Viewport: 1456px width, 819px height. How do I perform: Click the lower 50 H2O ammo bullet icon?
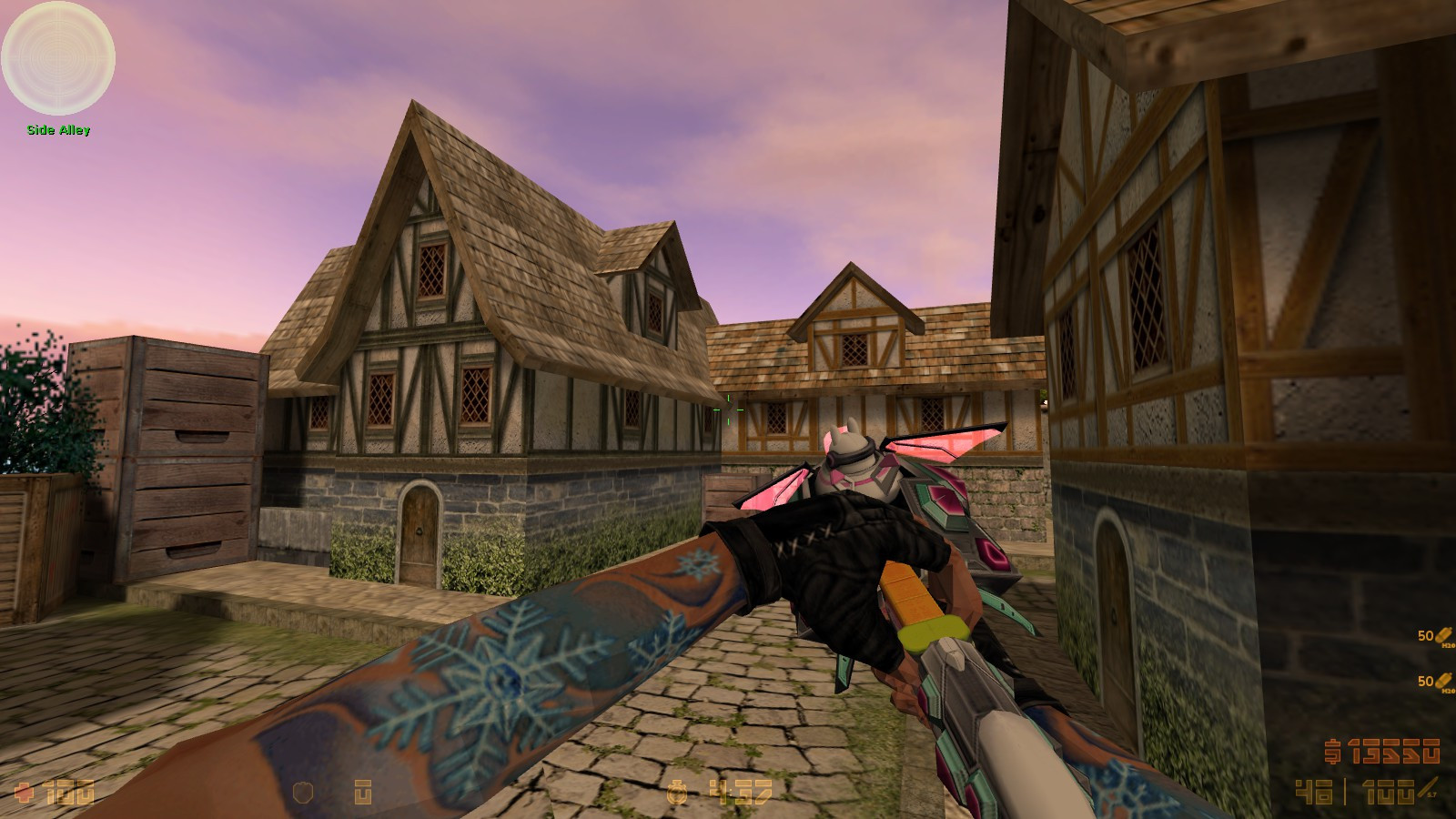[1443, 681]
